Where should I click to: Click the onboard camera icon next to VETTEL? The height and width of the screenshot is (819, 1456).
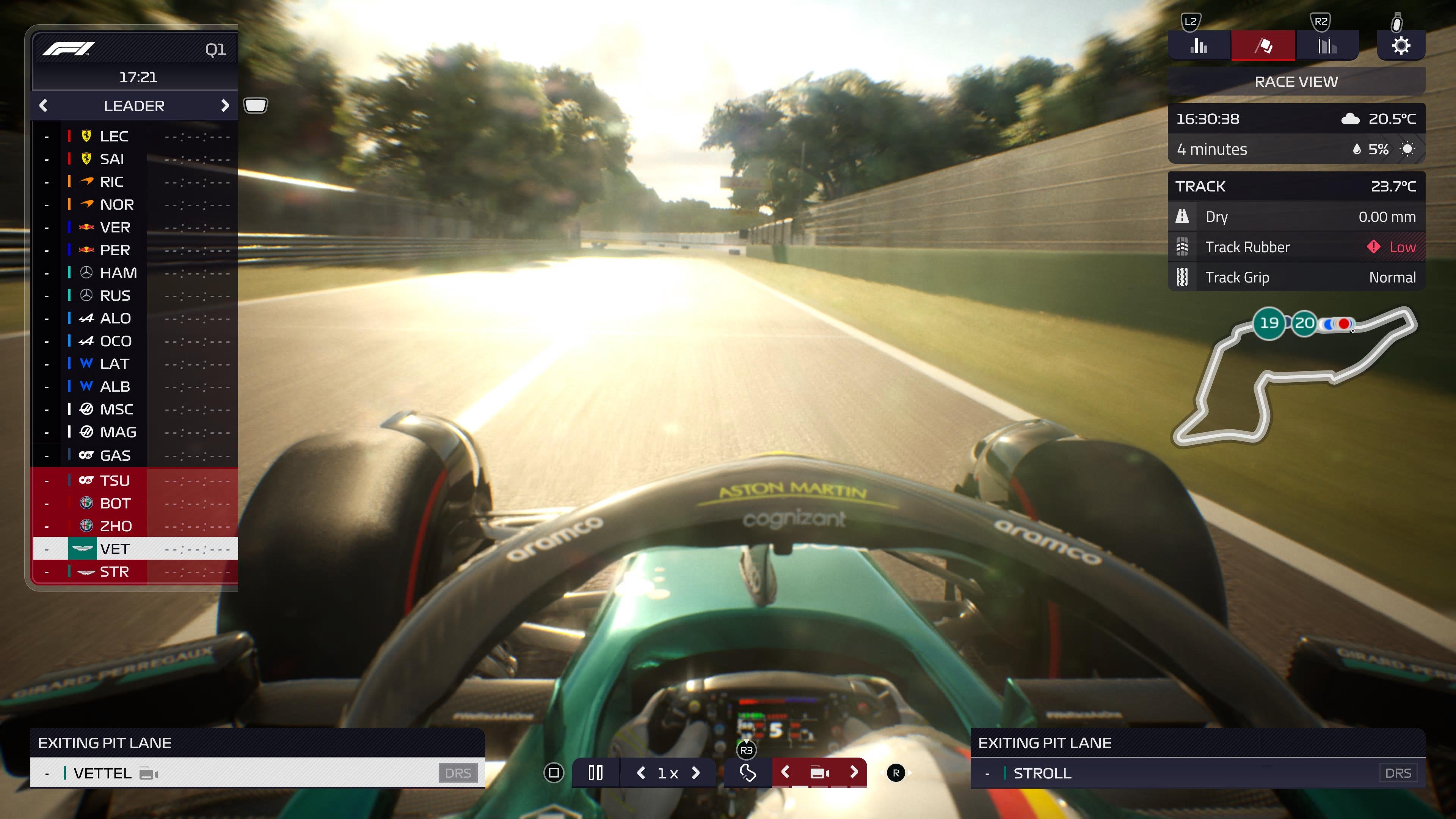click(148, 773)
